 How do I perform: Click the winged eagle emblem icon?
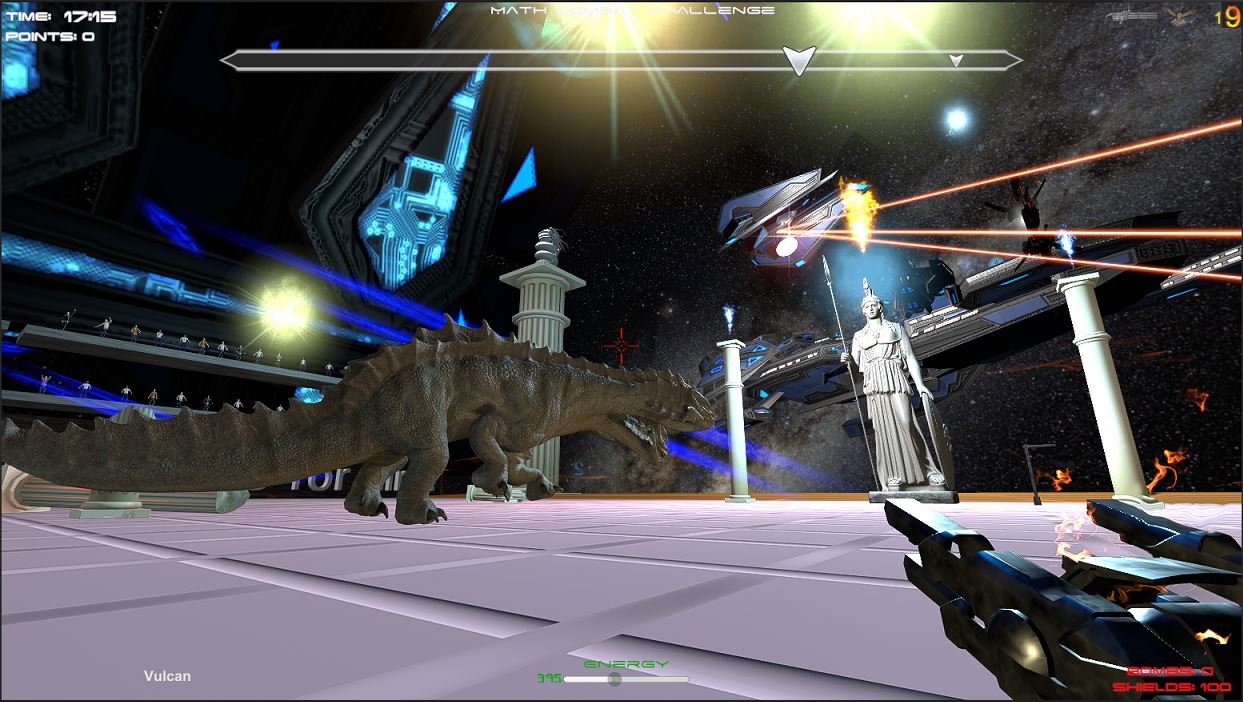tap(1179, 15)
